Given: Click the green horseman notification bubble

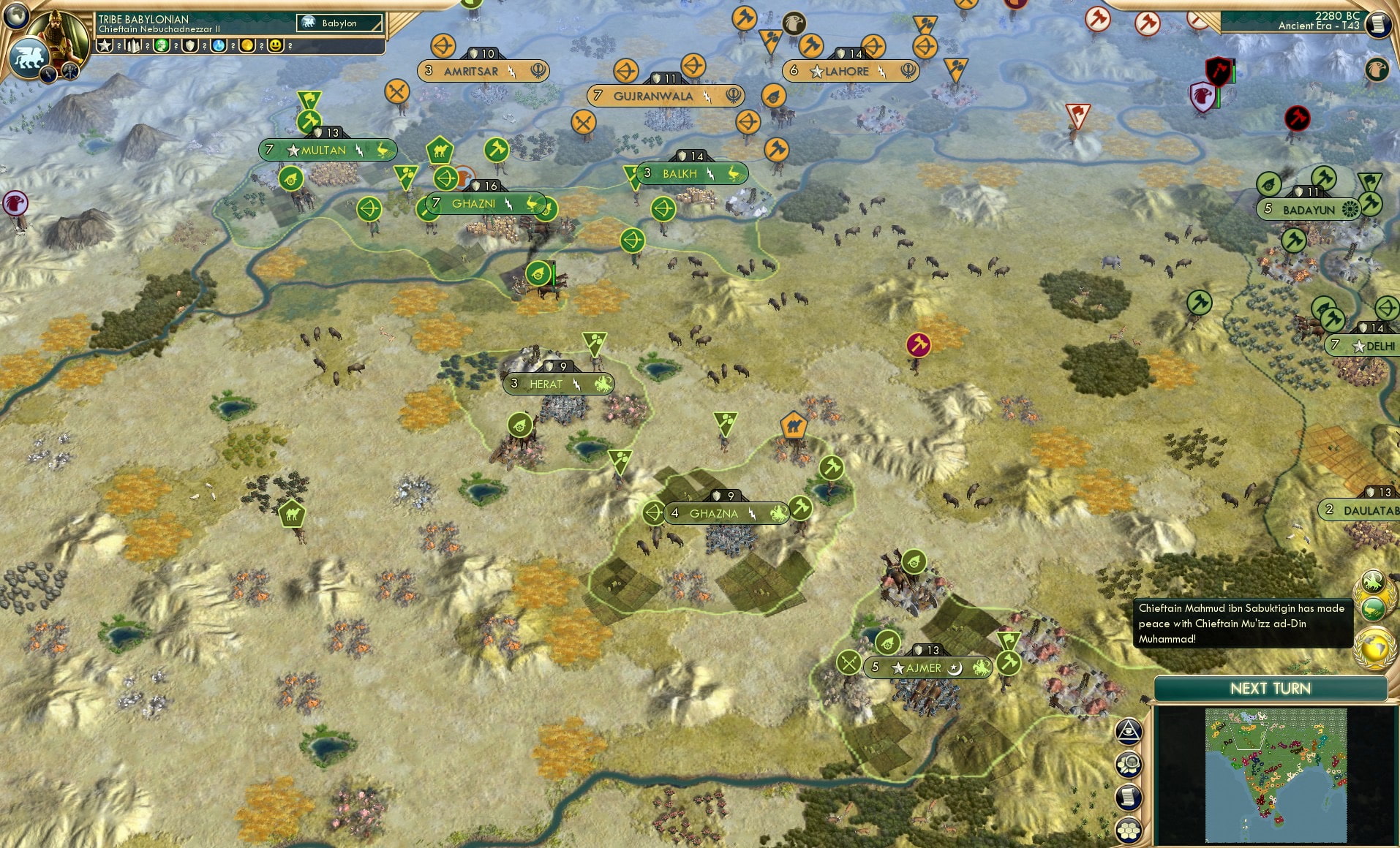Looking at the screenshot, I should [x=1373, y=580].
